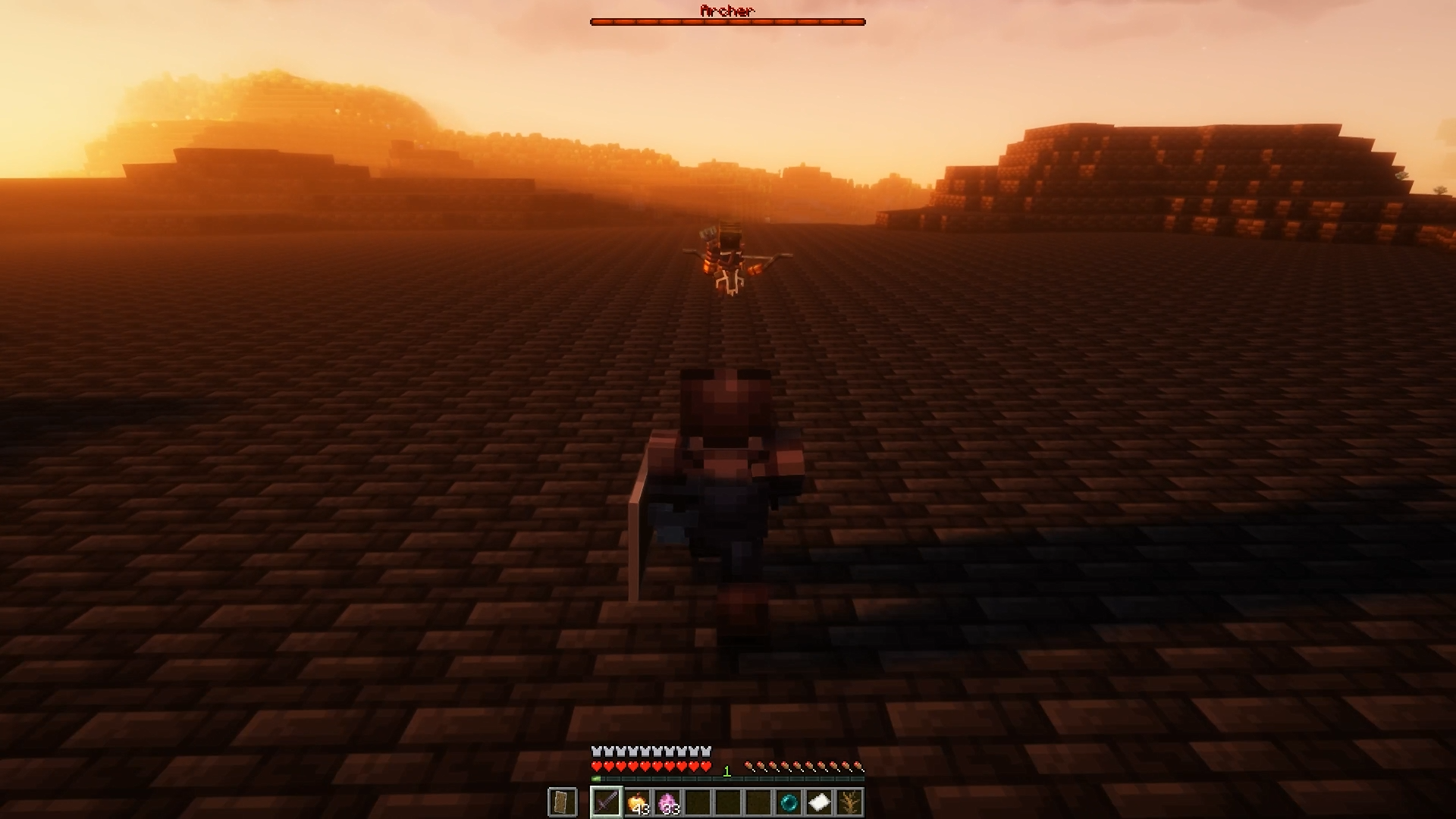Screen dimensions: 1456x819
Task: Click the Archer boss health bar
Action: pyautogui.click(x=726, y=20)
